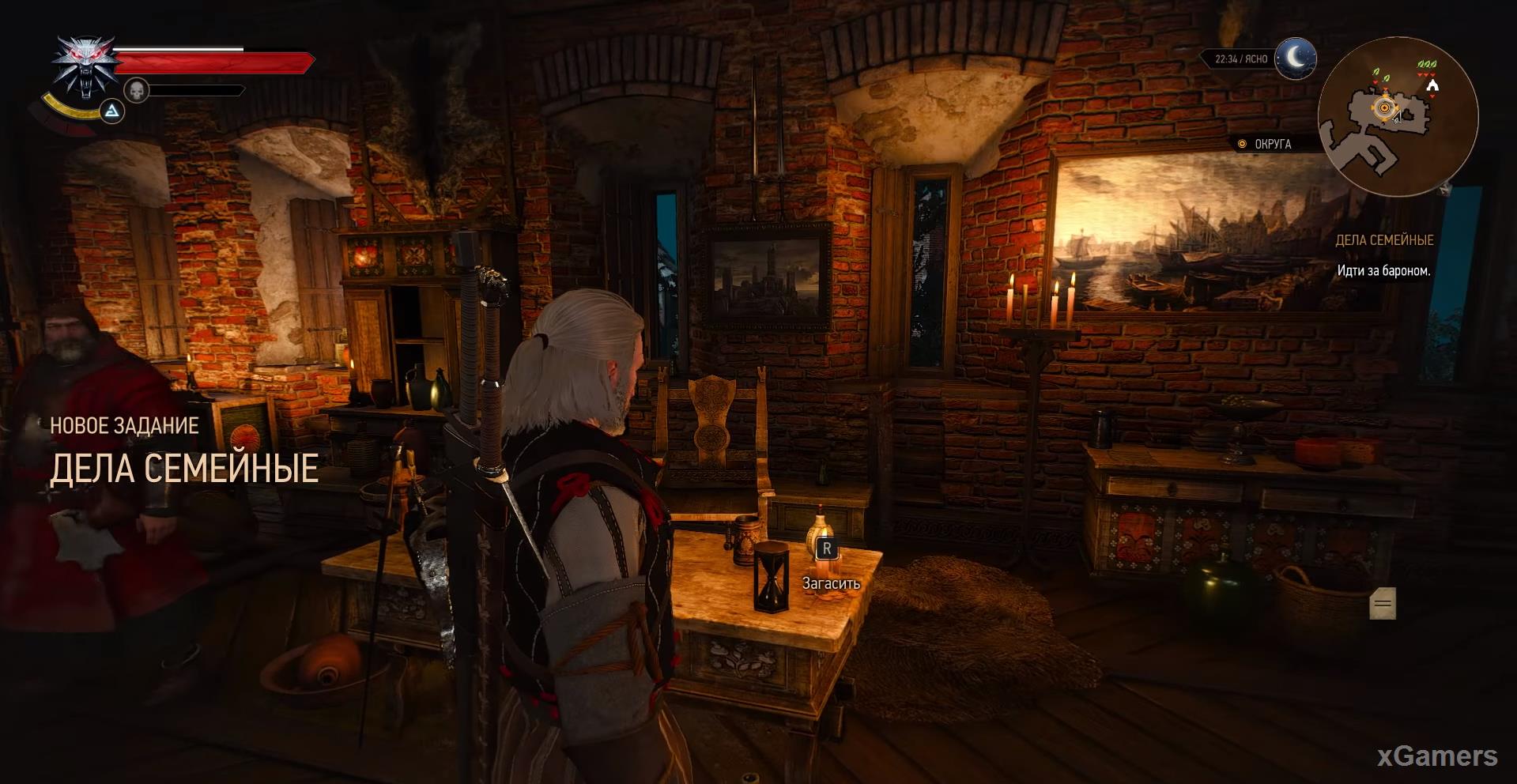The image size is (1517, 784).
Task: Click the moon time-of-day icon
Action: click(x=1295, y=58)
